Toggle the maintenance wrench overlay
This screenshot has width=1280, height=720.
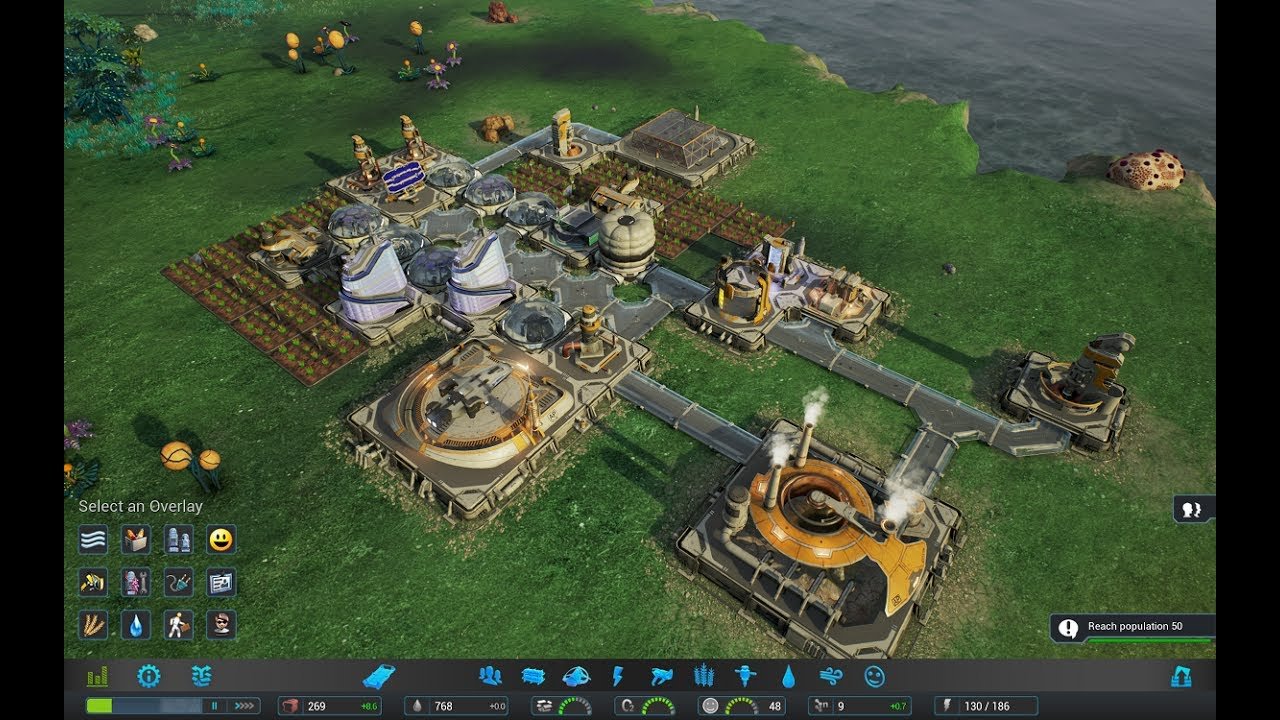click(135, 582)
